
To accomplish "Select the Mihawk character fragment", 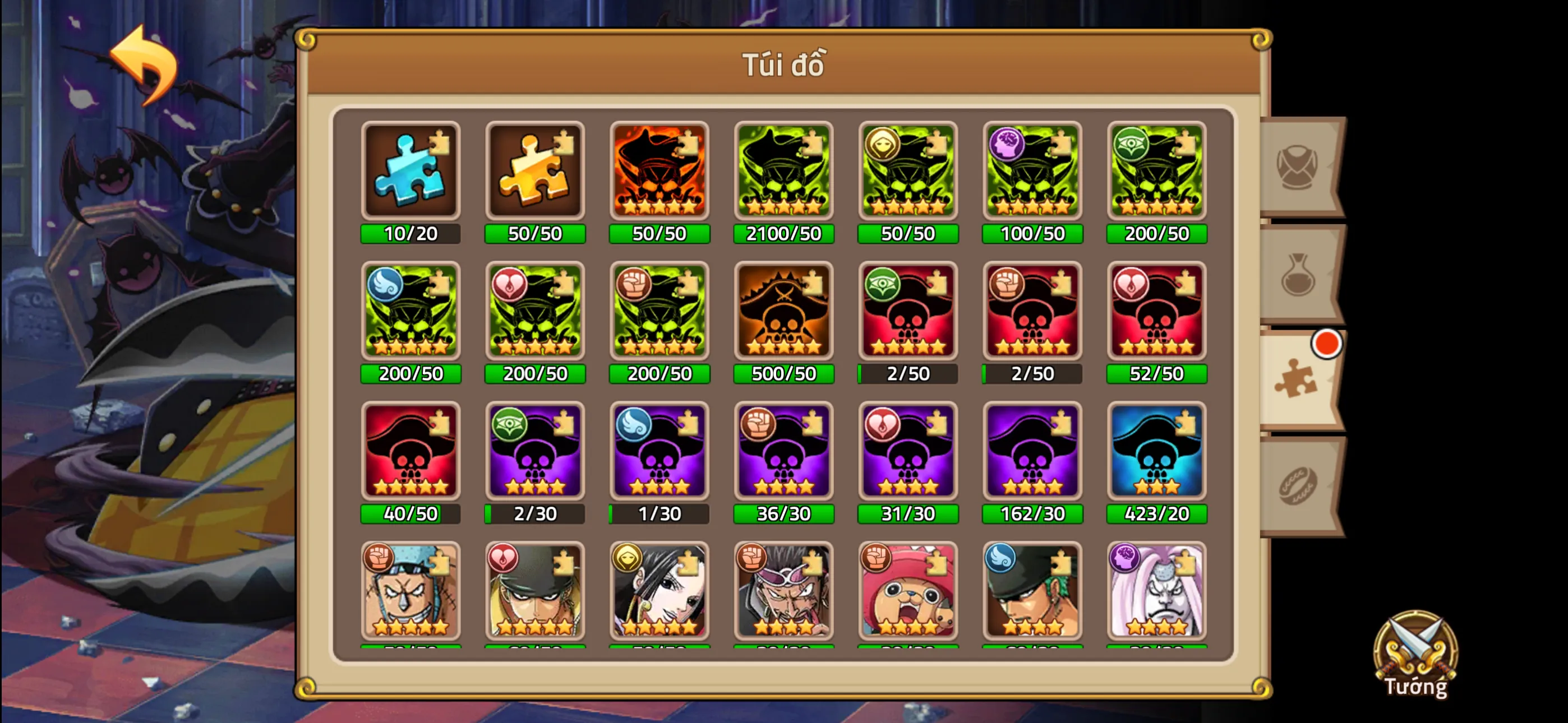I will click(783, 594).
